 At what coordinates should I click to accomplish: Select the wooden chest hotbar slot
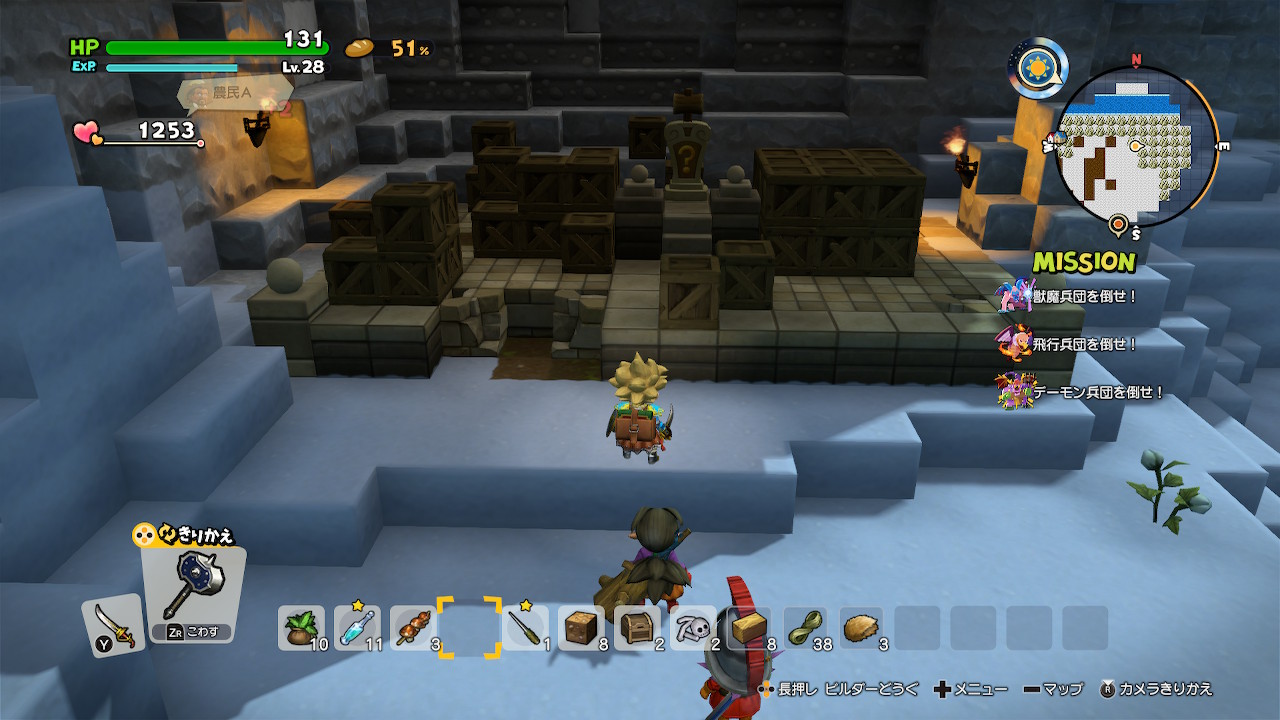pos(637,628)
